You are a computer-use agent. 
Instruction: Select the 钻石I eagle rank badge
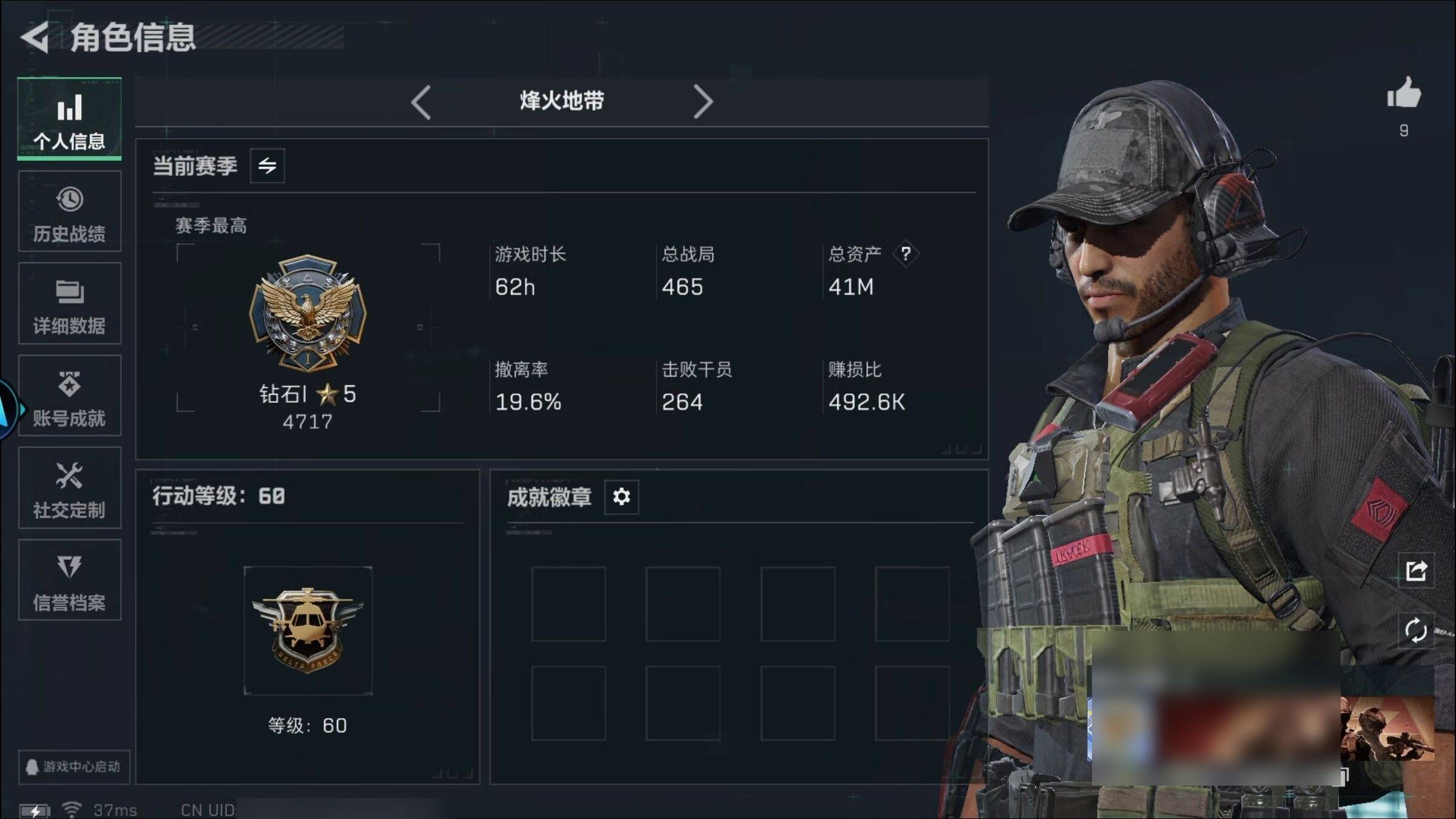tap(308, 312)
